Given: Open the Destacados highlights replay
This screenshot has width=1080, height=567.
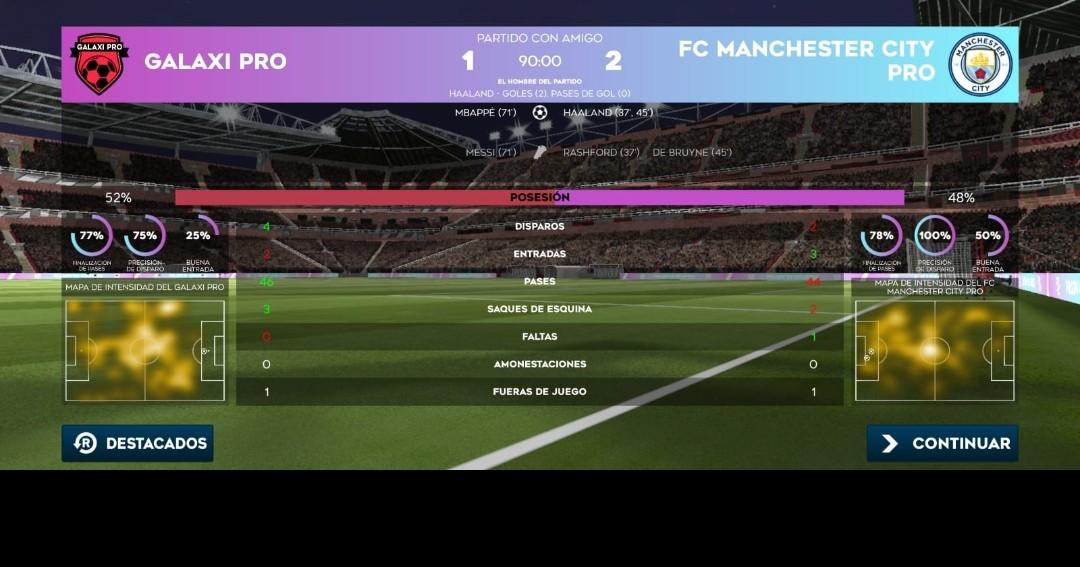Looking at the screenshot, I should [x=138, y=443].
